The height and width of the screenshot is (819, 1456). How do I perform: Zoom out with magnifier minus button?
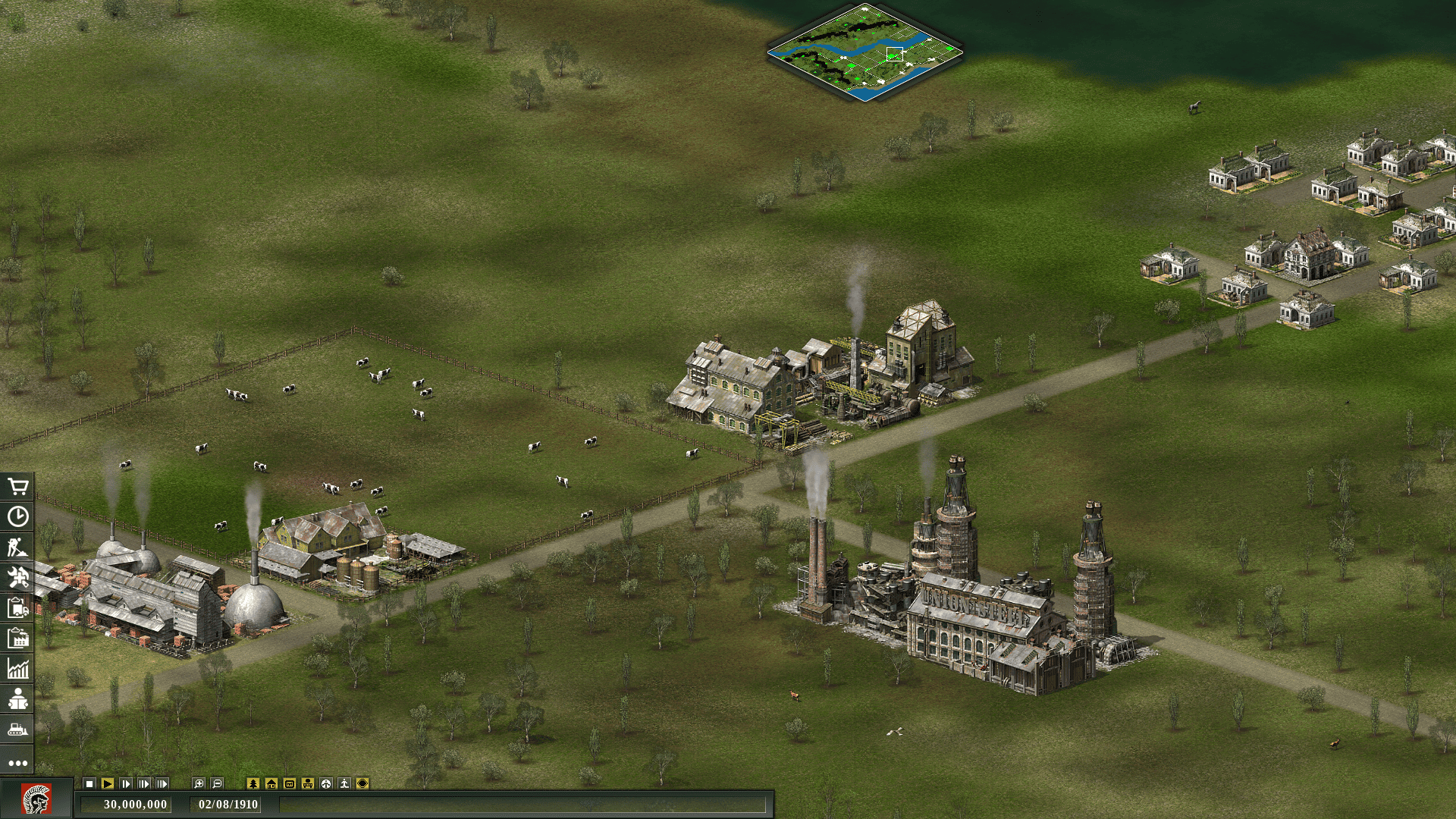(x=217, y=783)
